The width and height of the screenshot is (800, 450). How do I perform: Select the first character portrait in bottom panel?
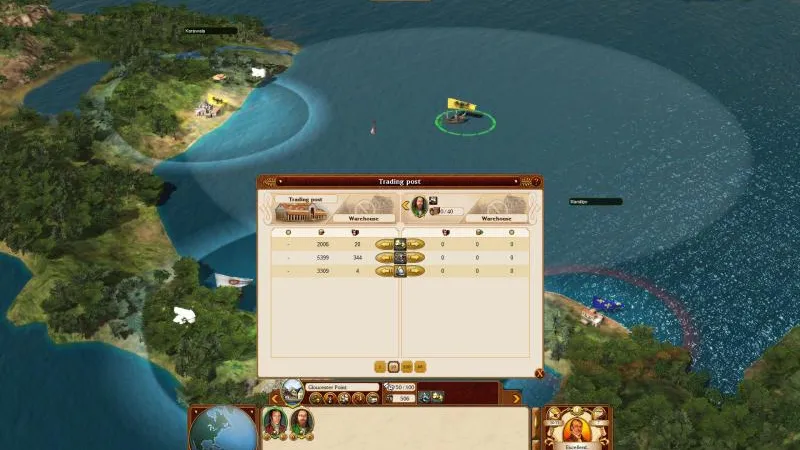pos(275,422)
